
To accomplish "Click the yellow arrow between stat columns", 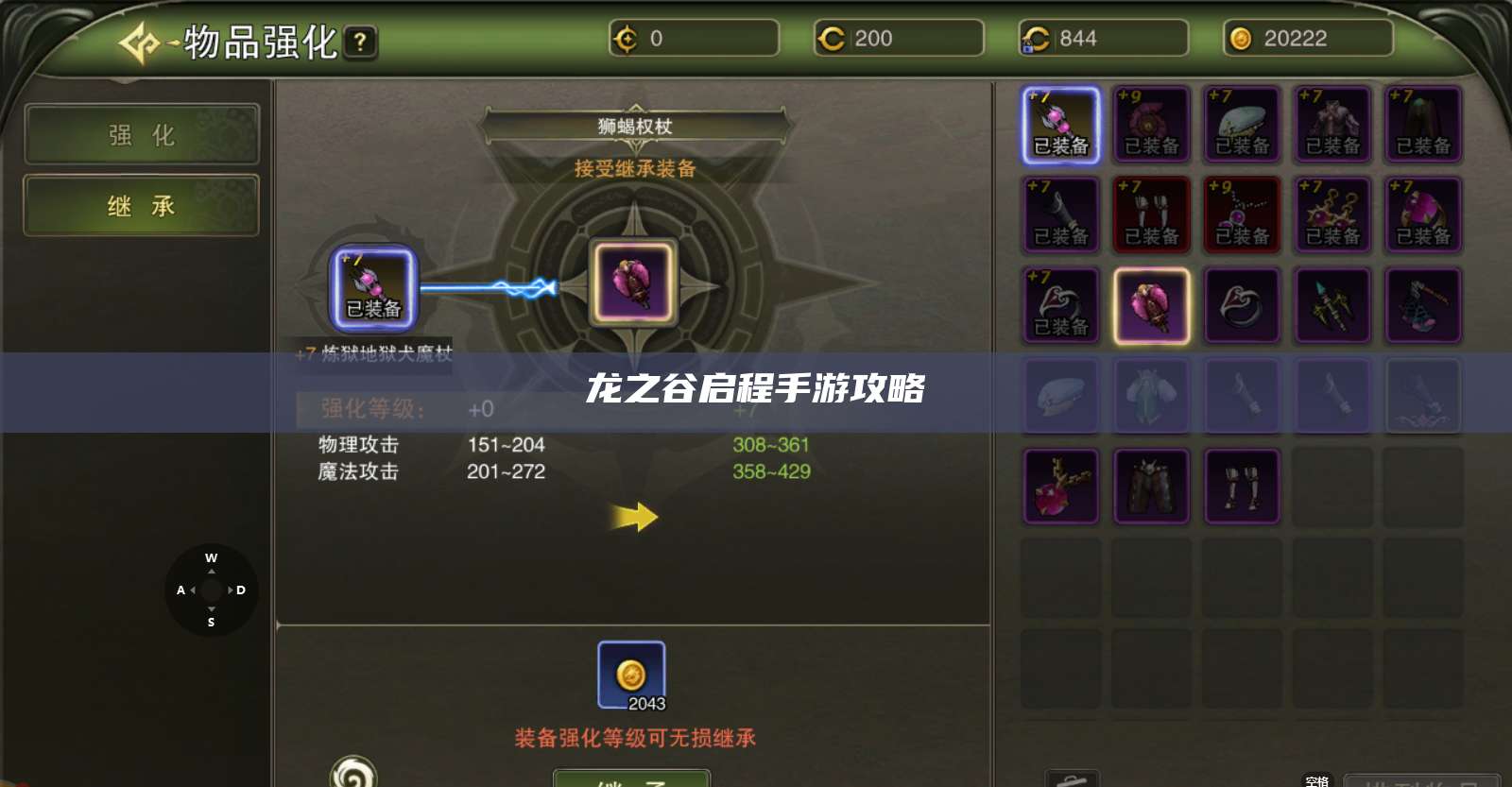I will (631, 515).
